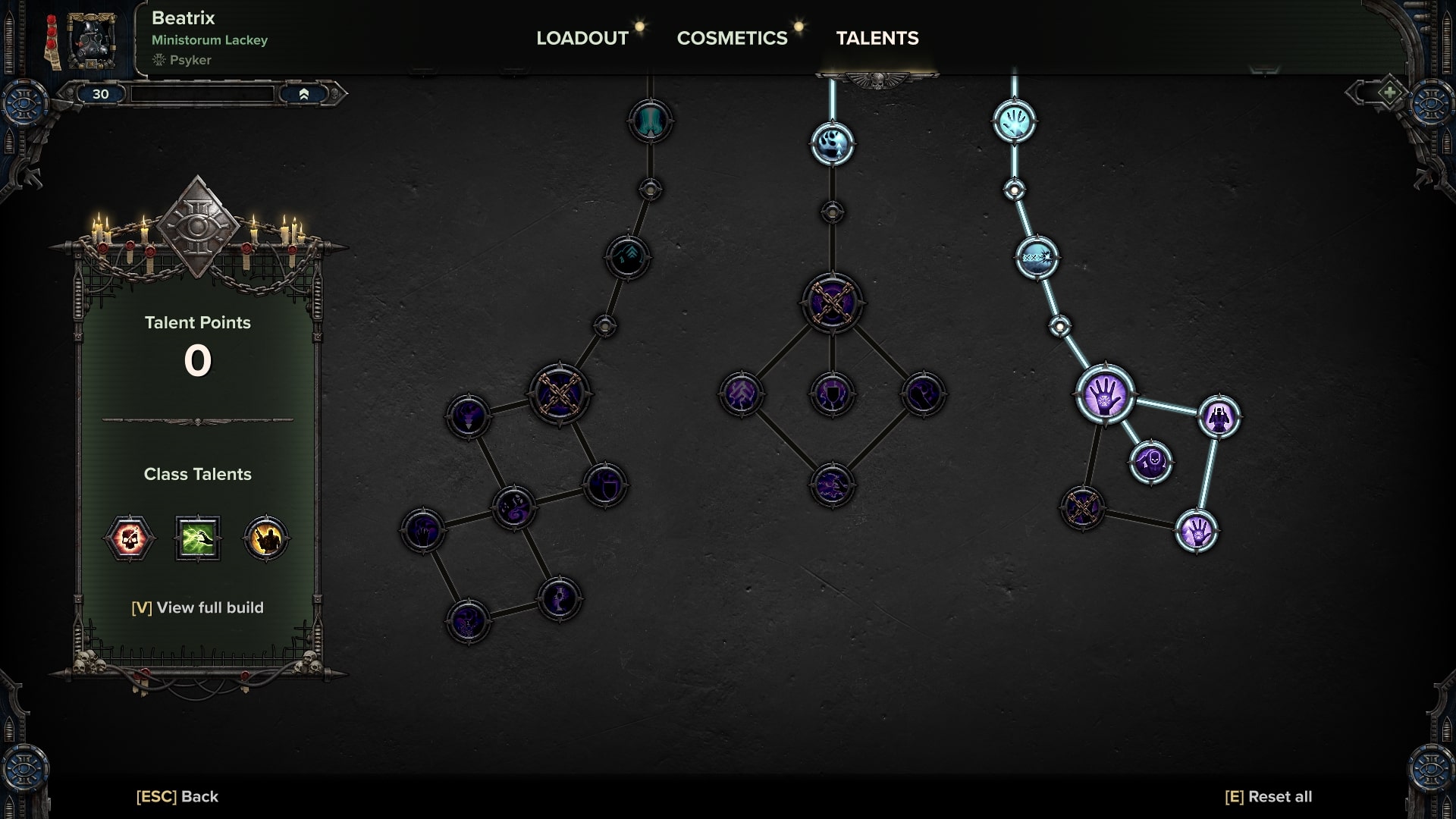The image size is (1456, 819).
Task: Click the chalice talent node
Action: point(559,598)
